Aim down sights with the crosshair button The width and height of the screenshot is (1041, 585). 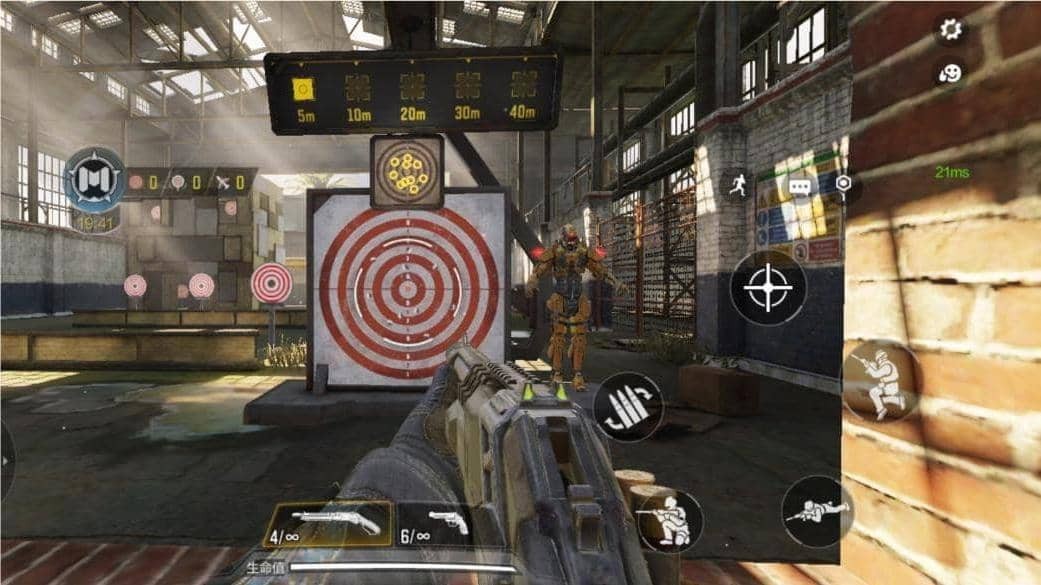point(768,288)
